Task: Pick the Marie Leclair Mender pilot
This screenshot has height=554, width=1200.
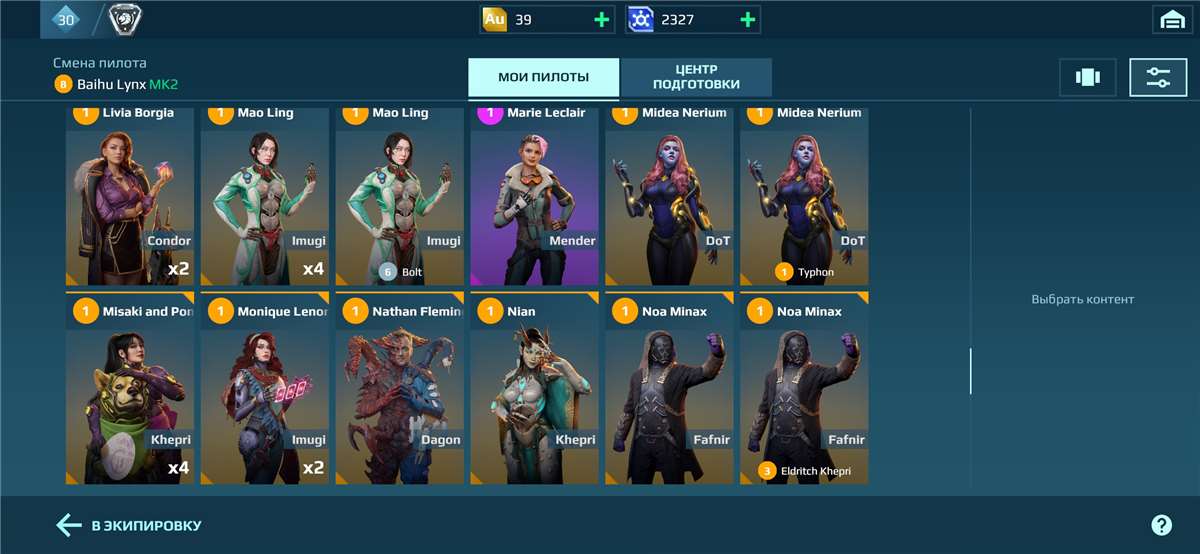Action: click(534, 200)
